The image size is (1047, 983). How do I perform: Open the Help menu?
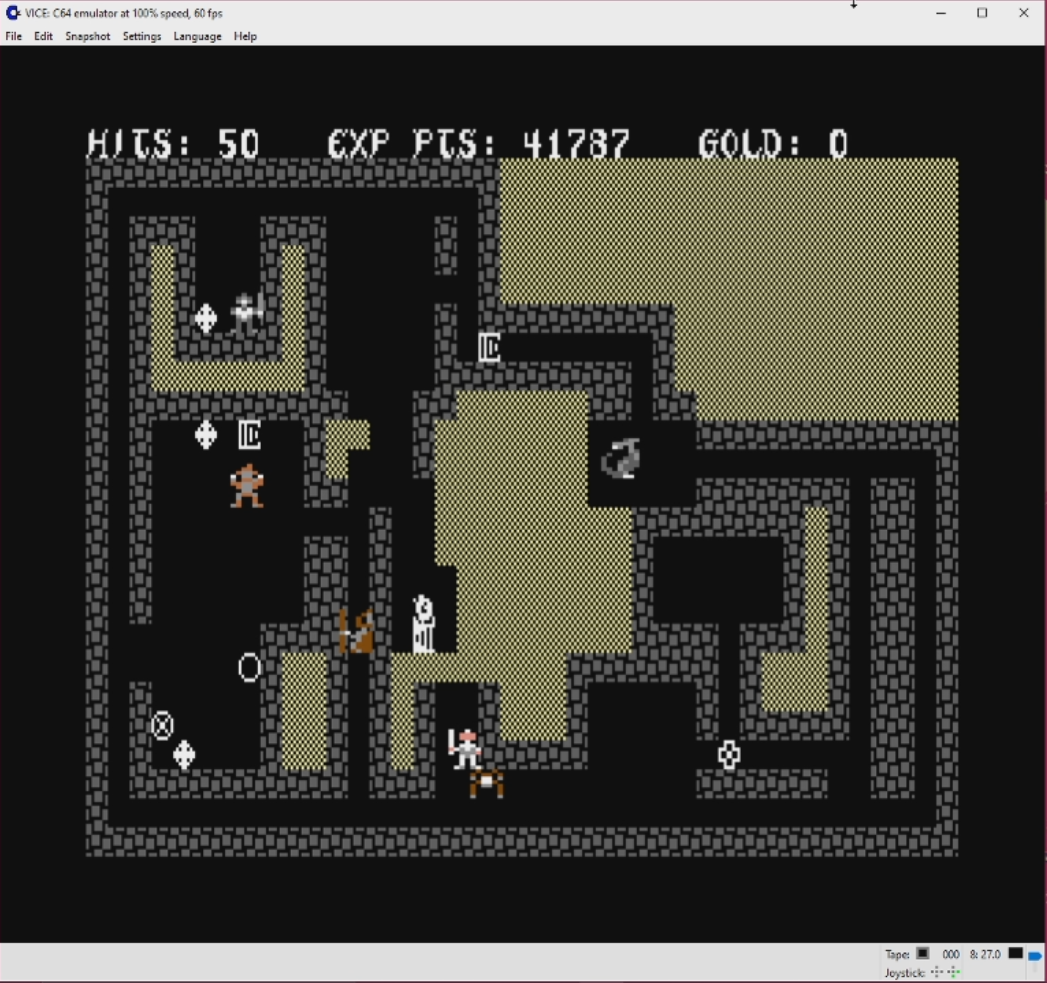[x=245, y=36]
